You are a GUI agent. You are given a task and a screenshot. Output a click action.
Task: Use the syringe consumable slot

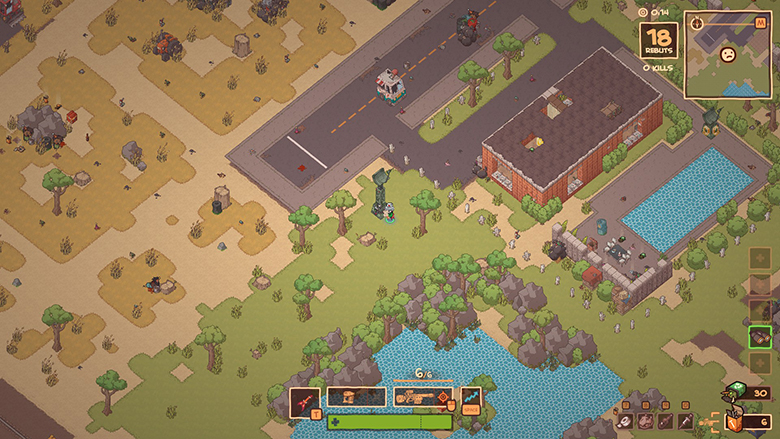click(x=686, y=422)
